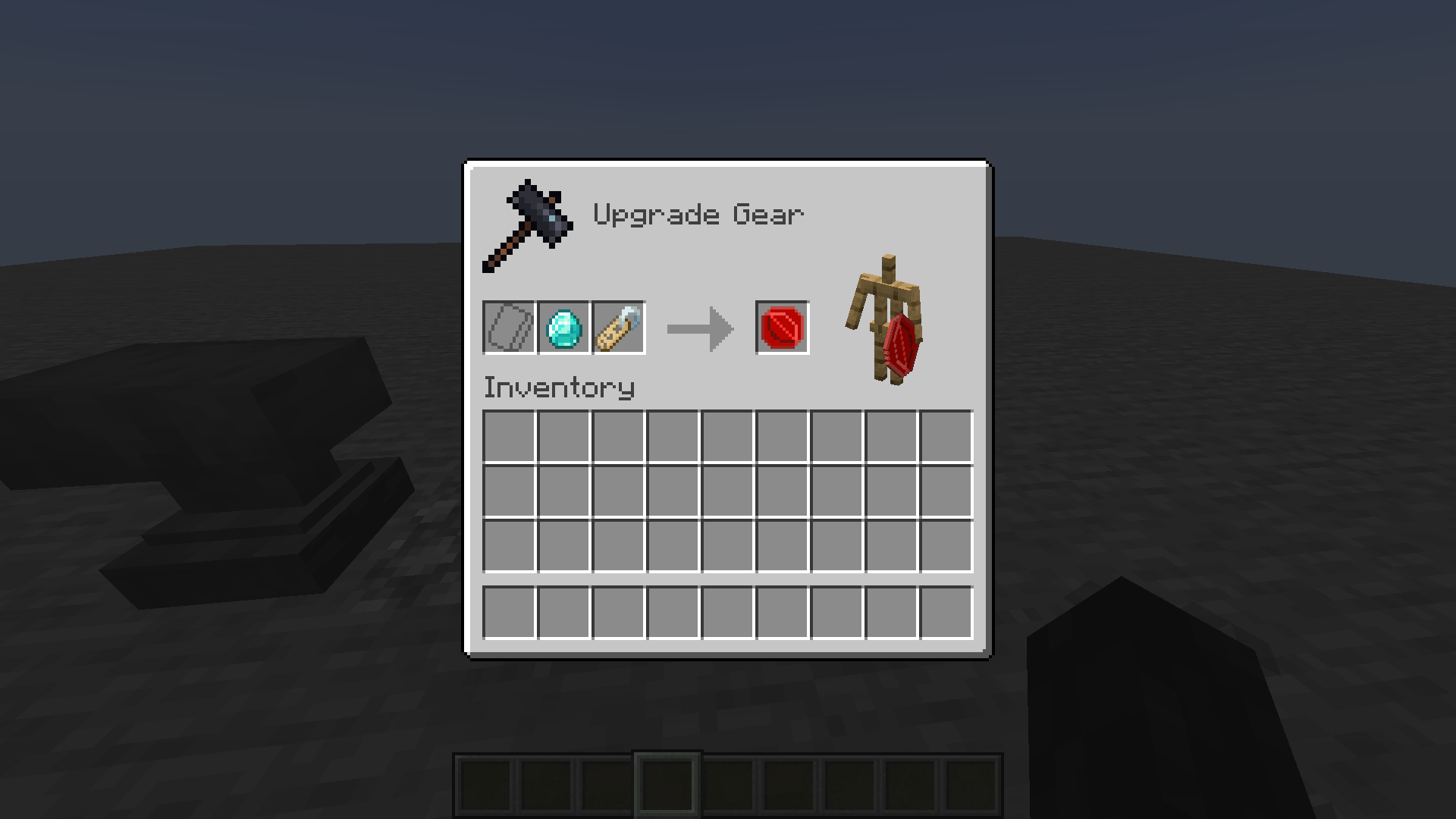Click an empty slot in the second inventory row

(x=619, y=491)
